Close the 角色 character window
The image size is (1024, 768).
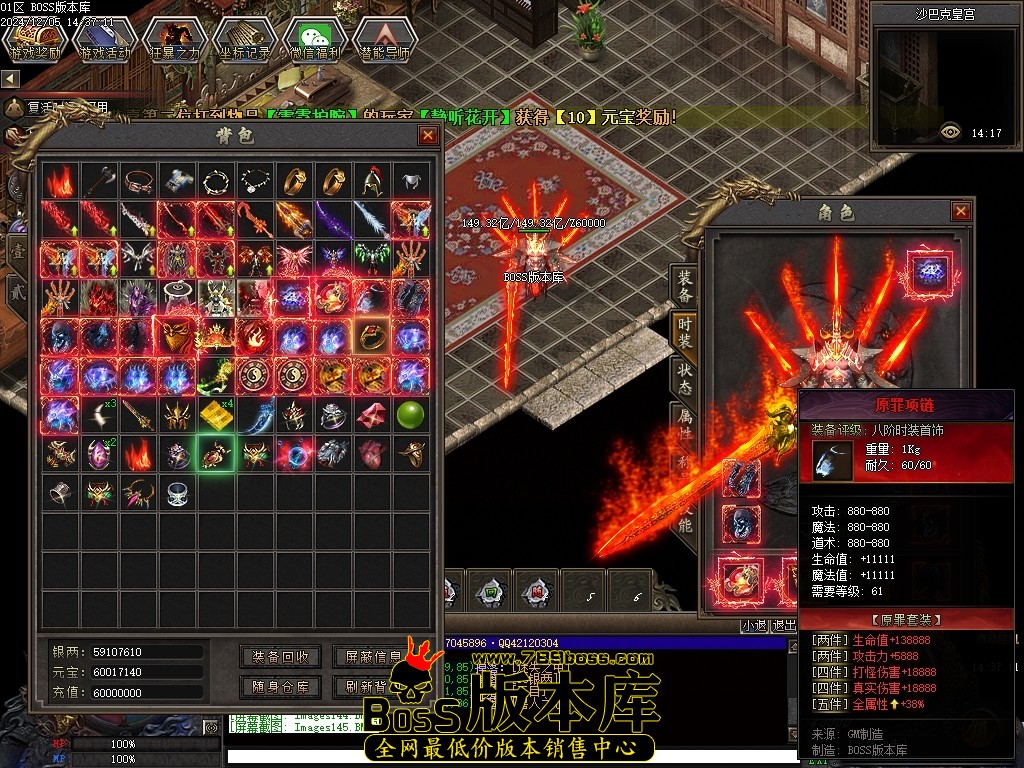[961, 211]
